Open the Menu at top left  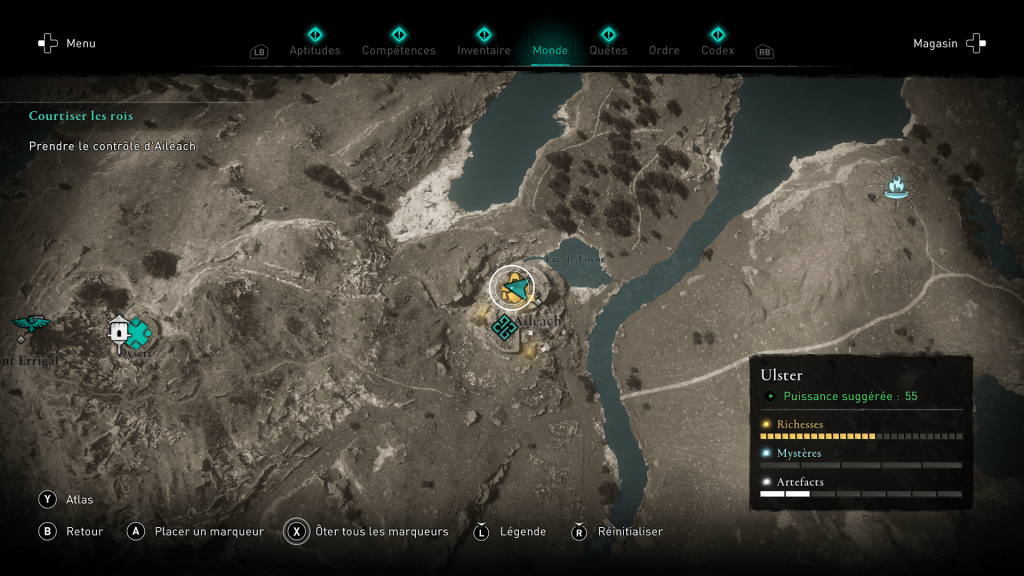(67, 44)
